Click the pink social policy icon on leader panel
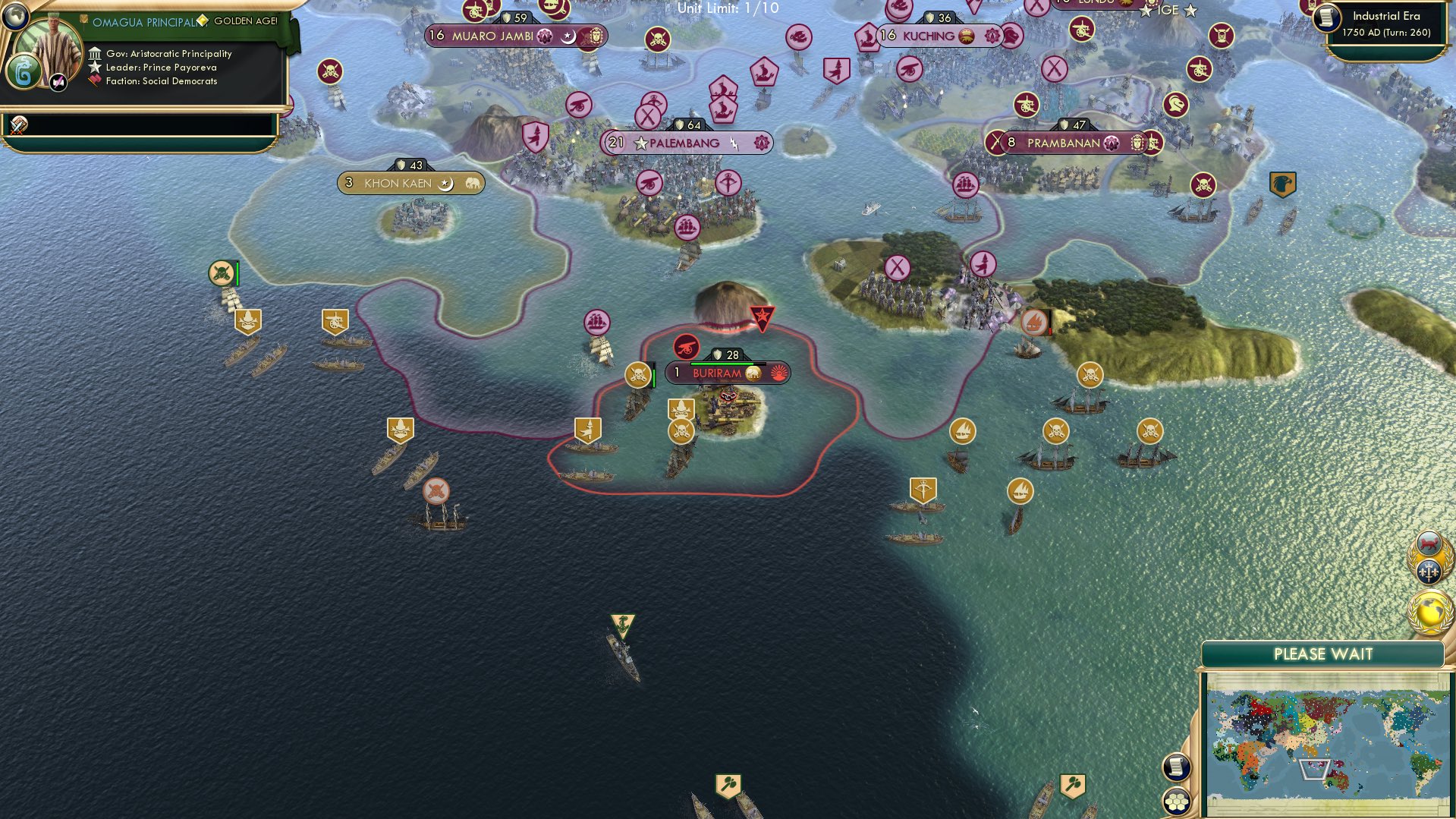1456x819 pixels. click(57, 83)
